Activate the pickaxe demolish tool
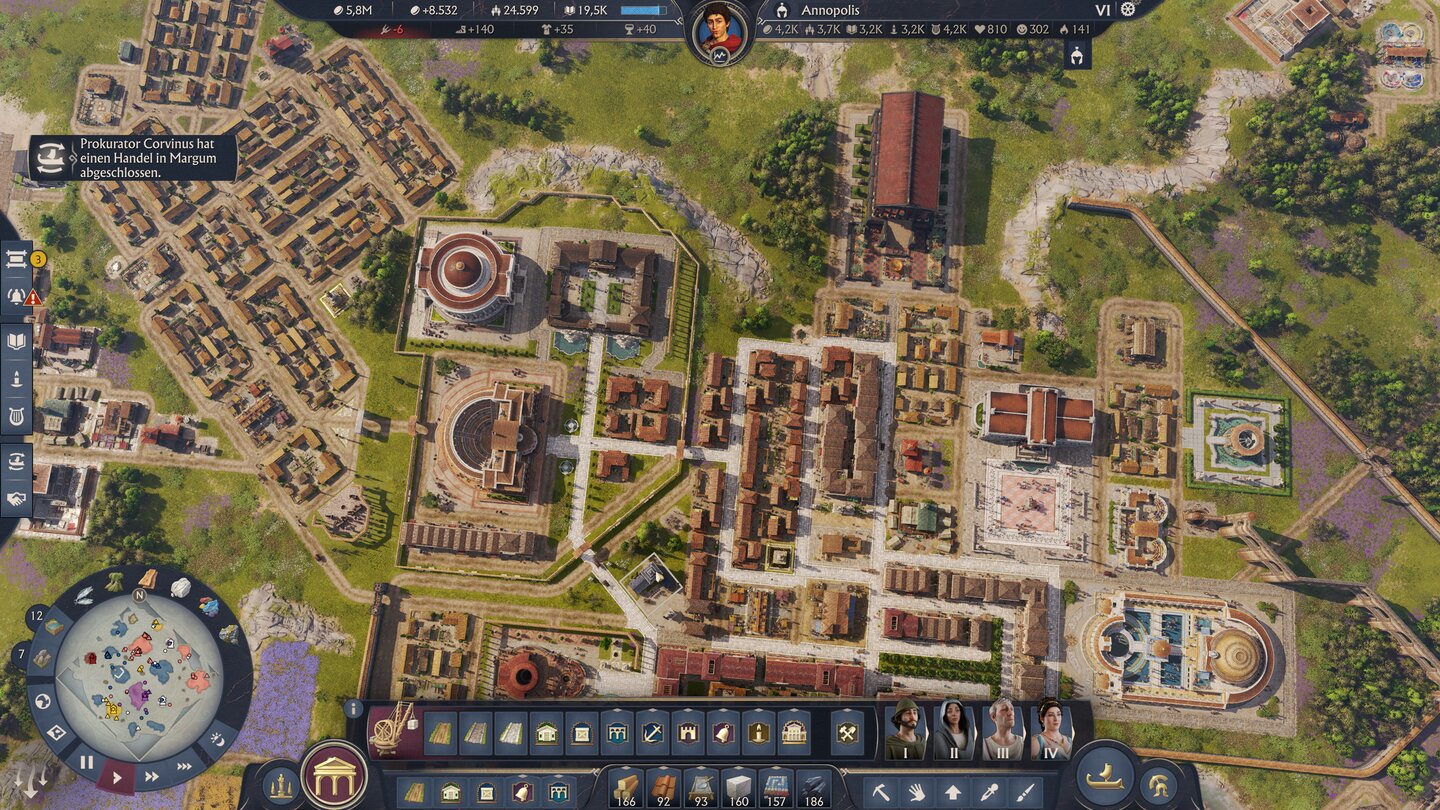The image size is (1440, 810). point(881,792)
